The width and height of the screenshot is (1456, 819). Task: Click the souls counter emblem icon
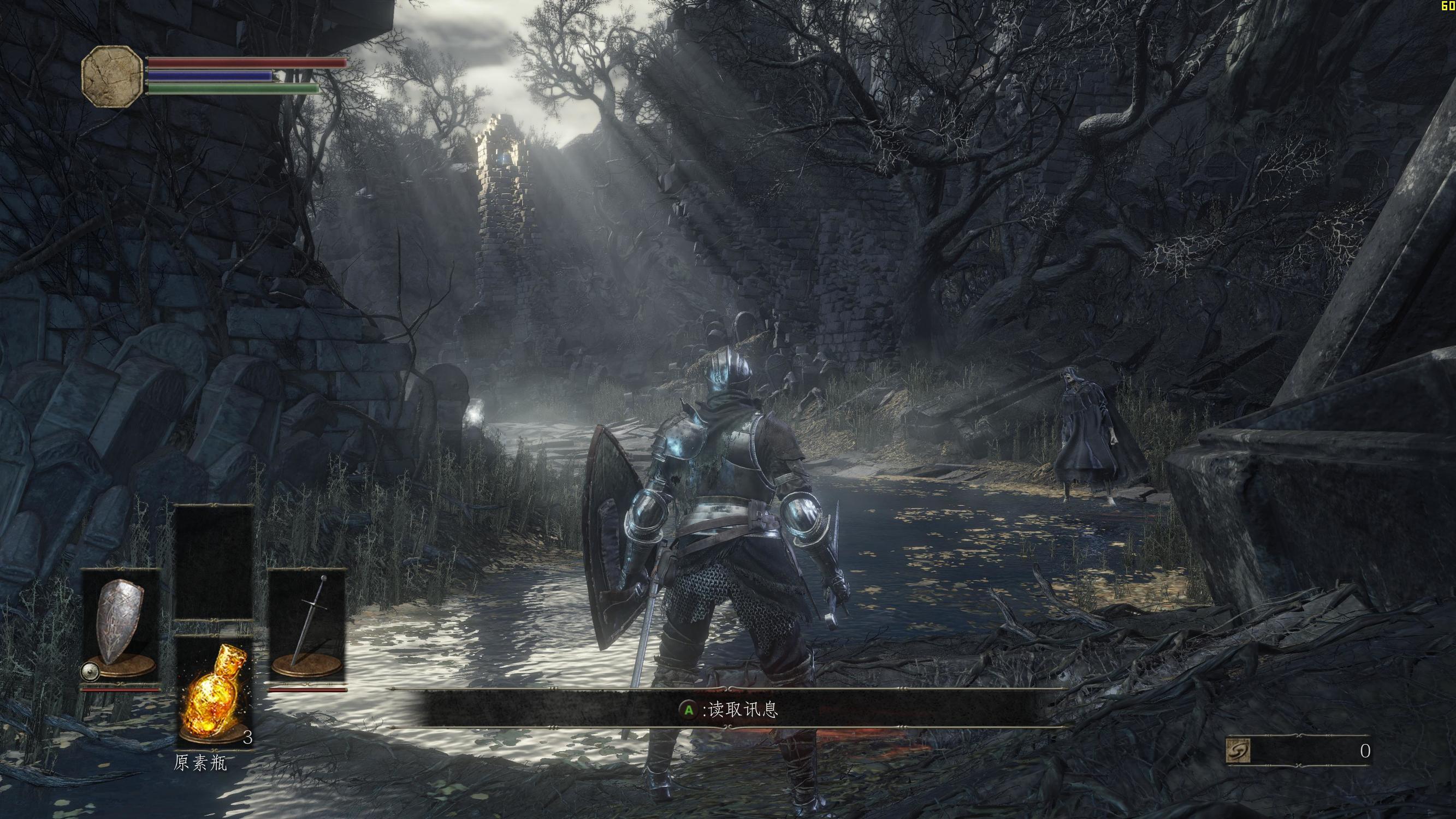(1238, 751)
